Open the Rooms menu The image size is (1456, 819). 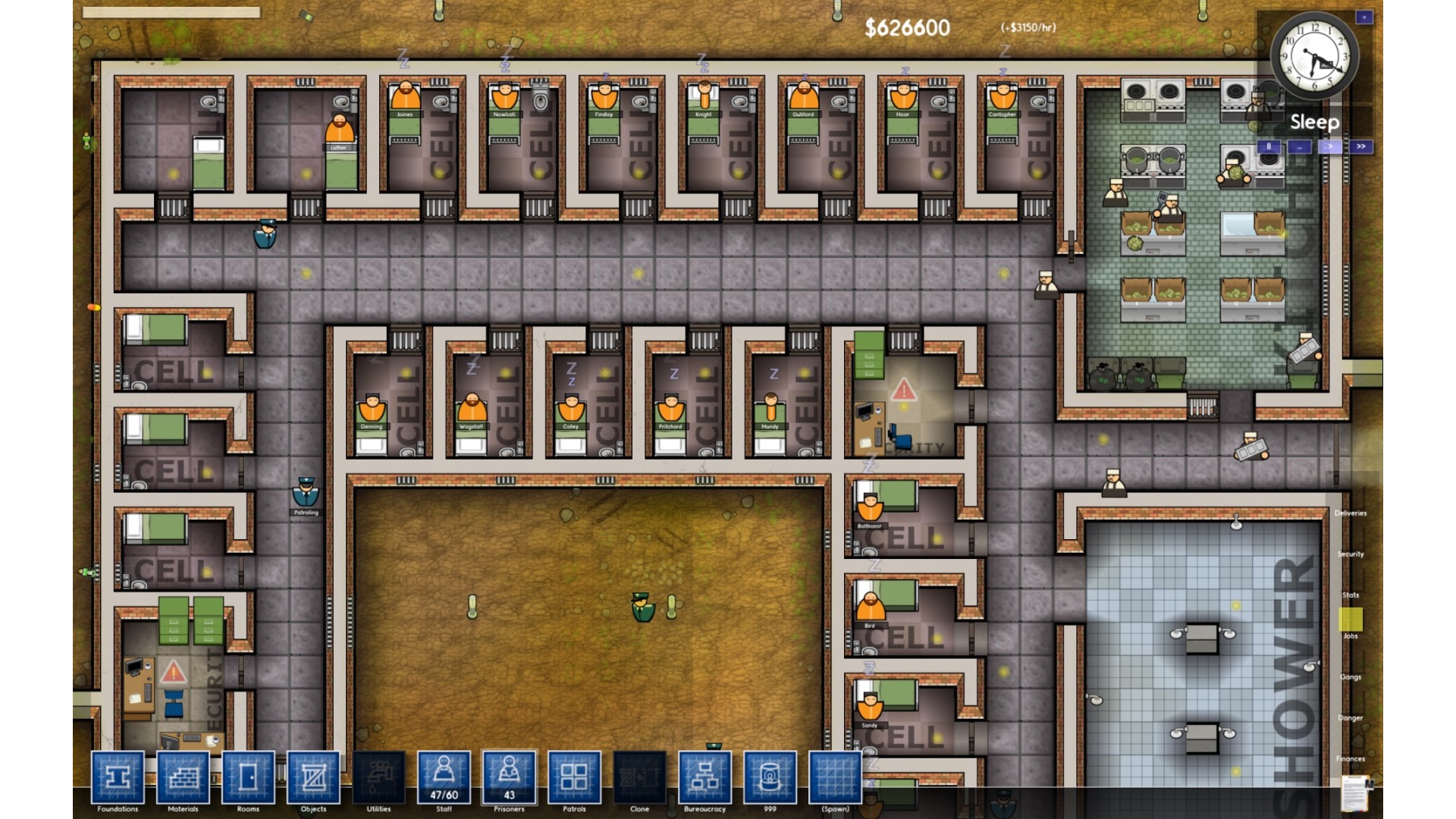(x=248, y=777)
